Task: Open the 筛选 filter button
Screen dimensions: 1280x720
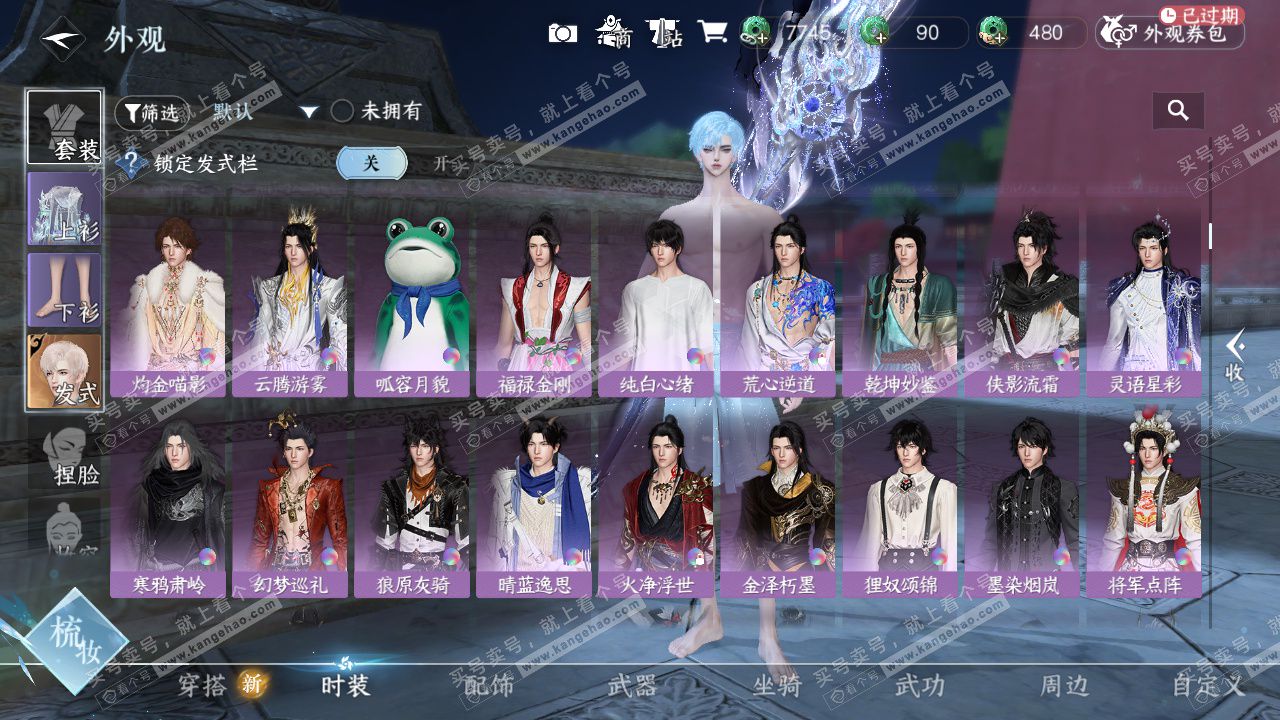Action: pyautogui.click(x=150, y=113)
